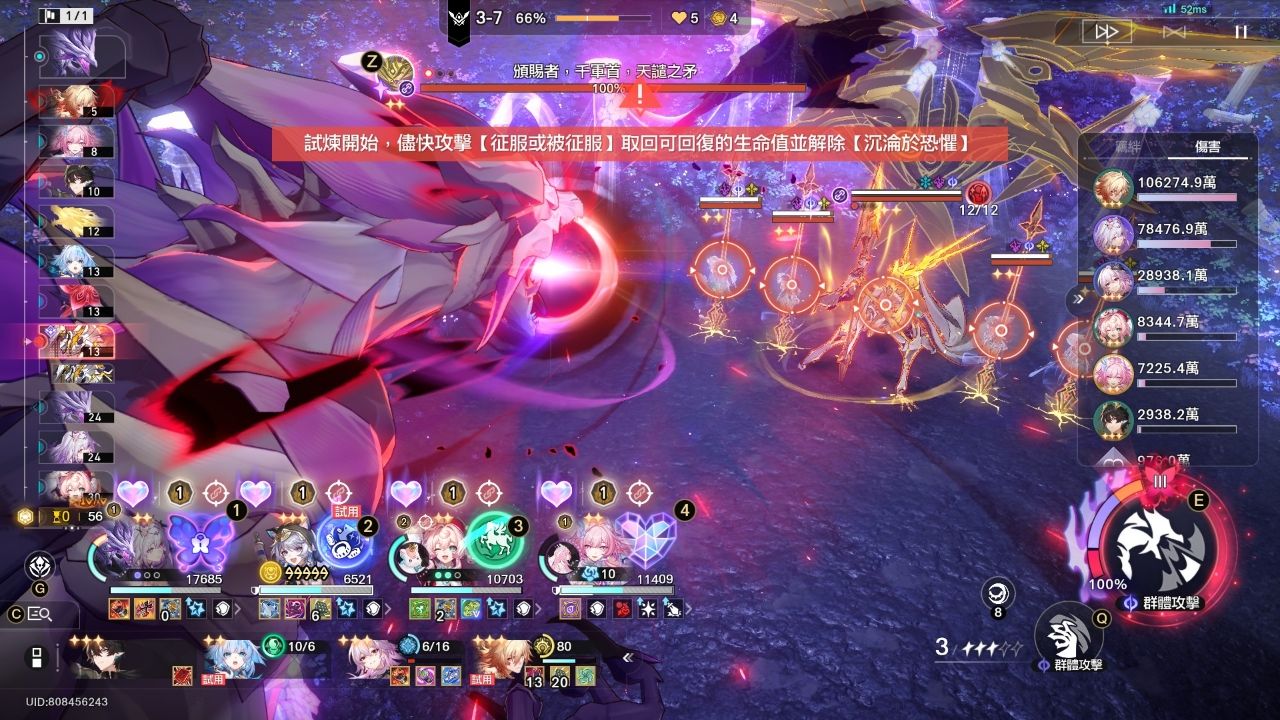The width and height of the screenshot is (1280, 720).
Task: Select the dark-haired reserve character portrait
Action: tap(105, 660)
